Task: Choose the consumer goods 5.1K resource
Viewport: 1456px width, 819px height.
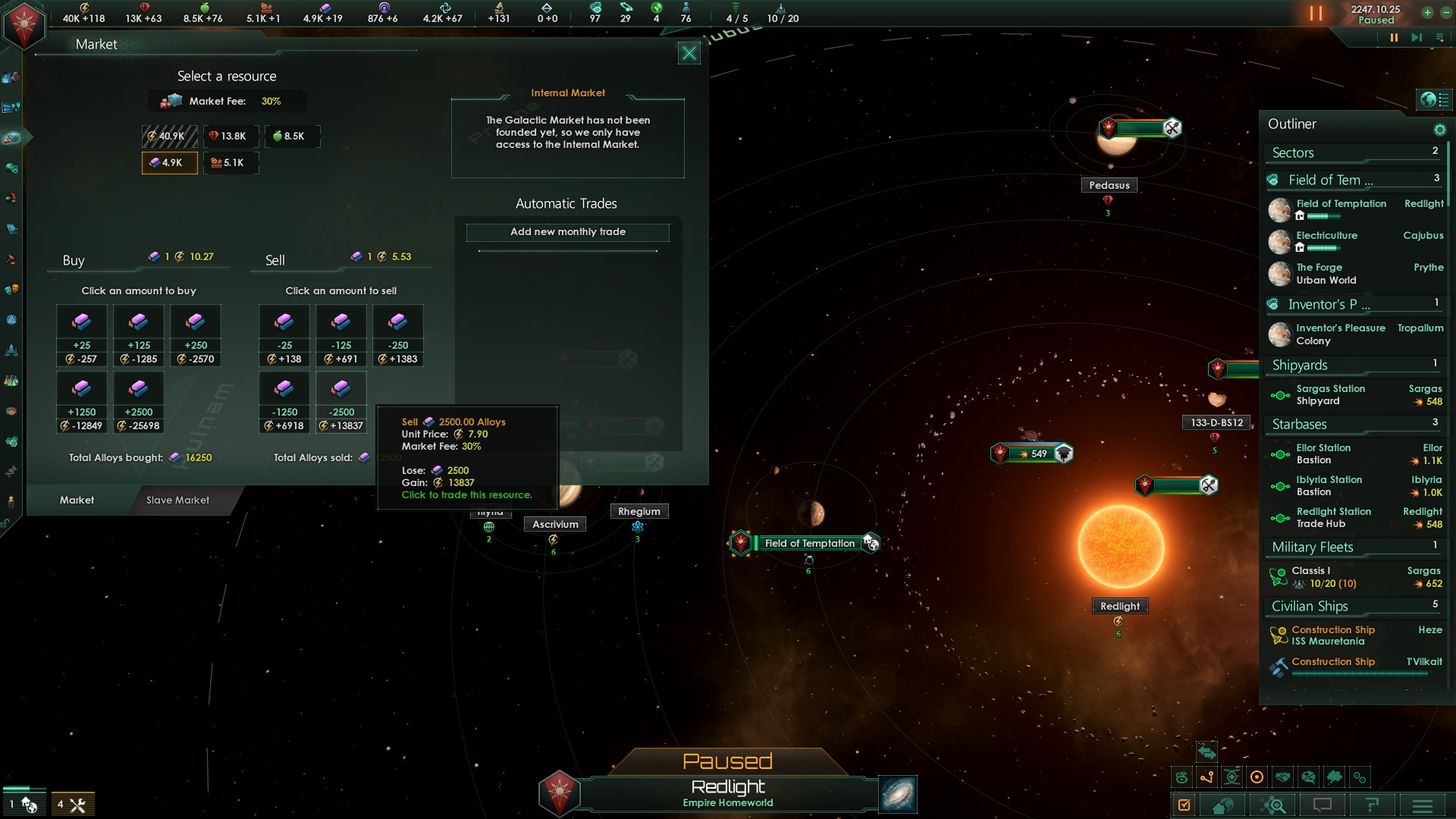Action: (229, 163)
